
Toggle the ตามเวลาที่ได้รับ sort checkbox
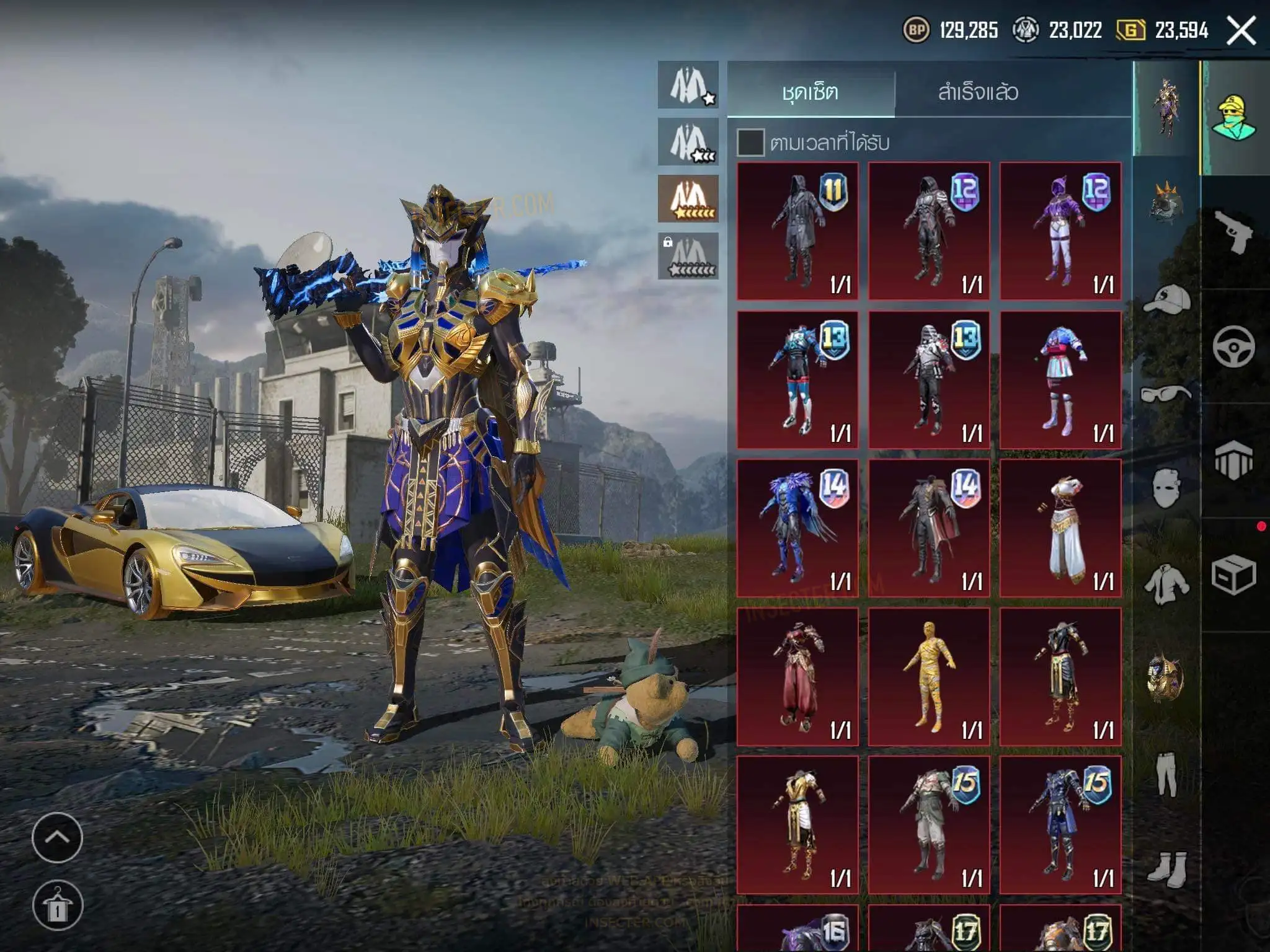[x=750, y=143]
